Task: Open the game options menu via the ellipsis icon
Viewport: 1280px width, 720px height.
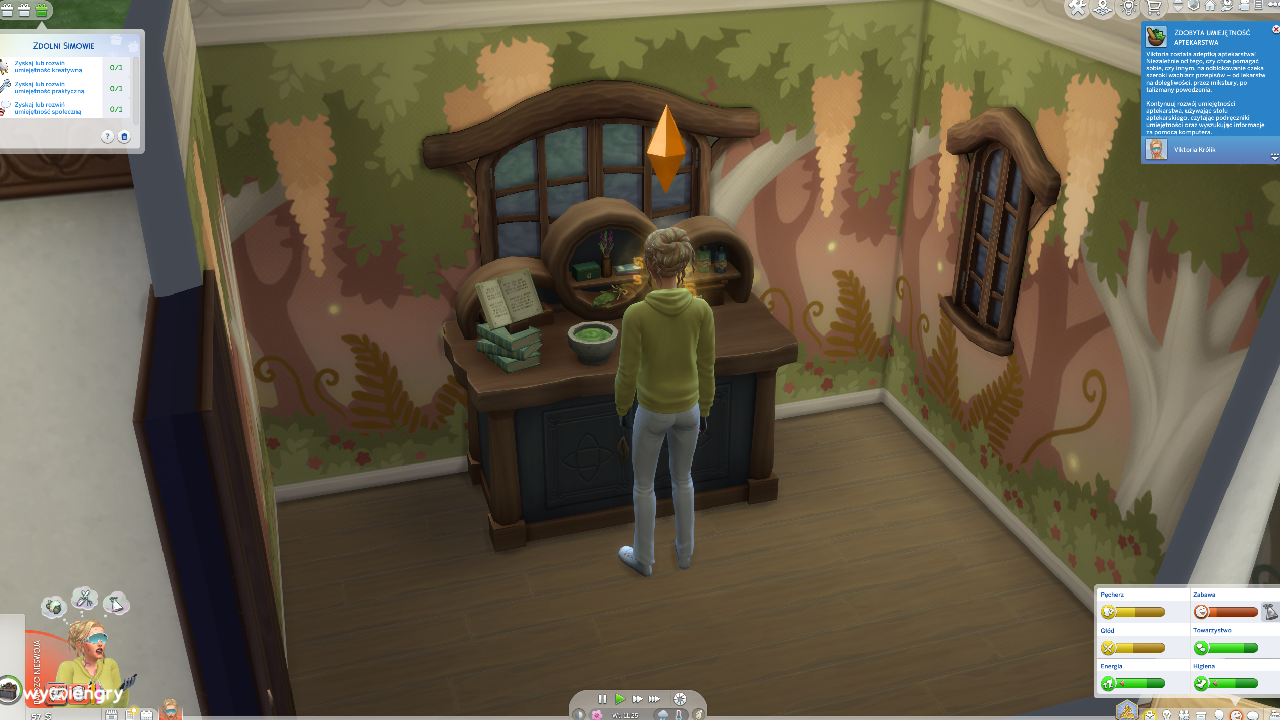Action: pyautogui.click(x=1272, y=7)
